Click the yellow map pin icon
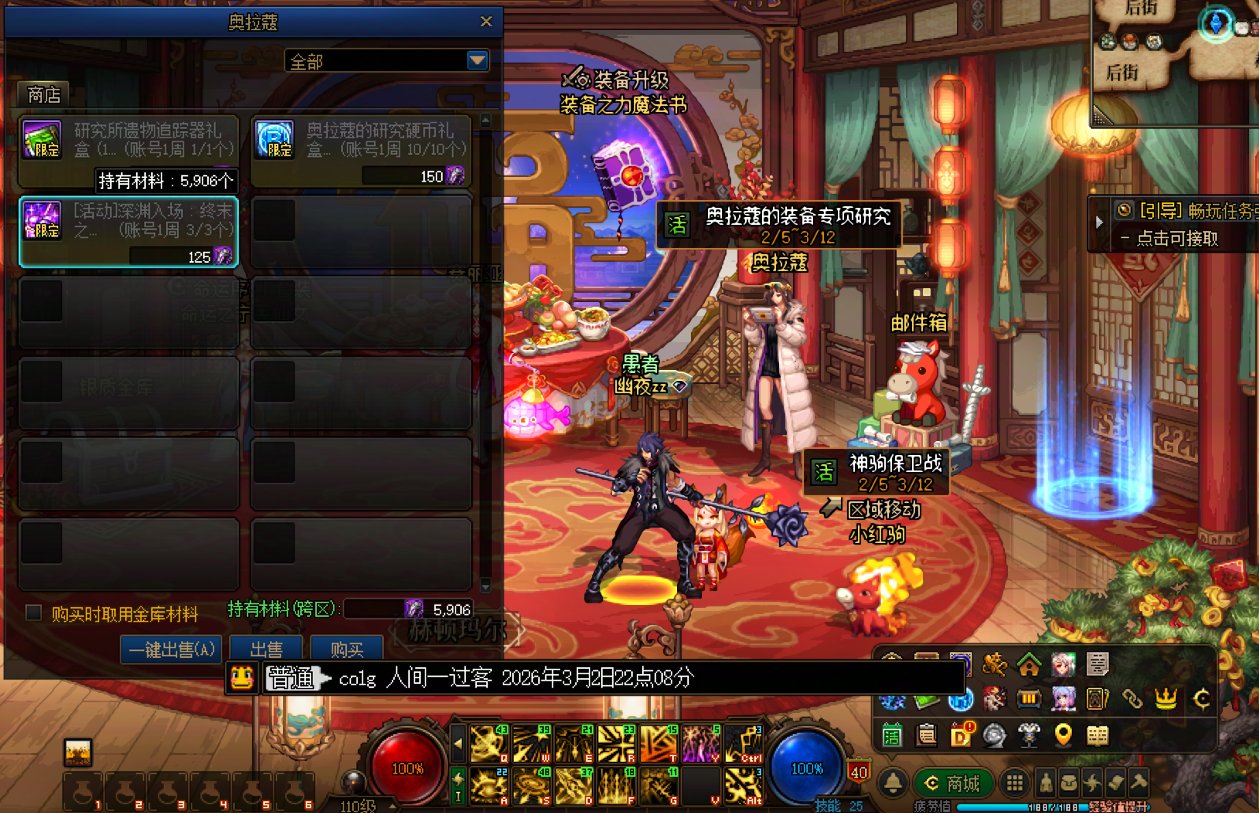 [1063, 736]
